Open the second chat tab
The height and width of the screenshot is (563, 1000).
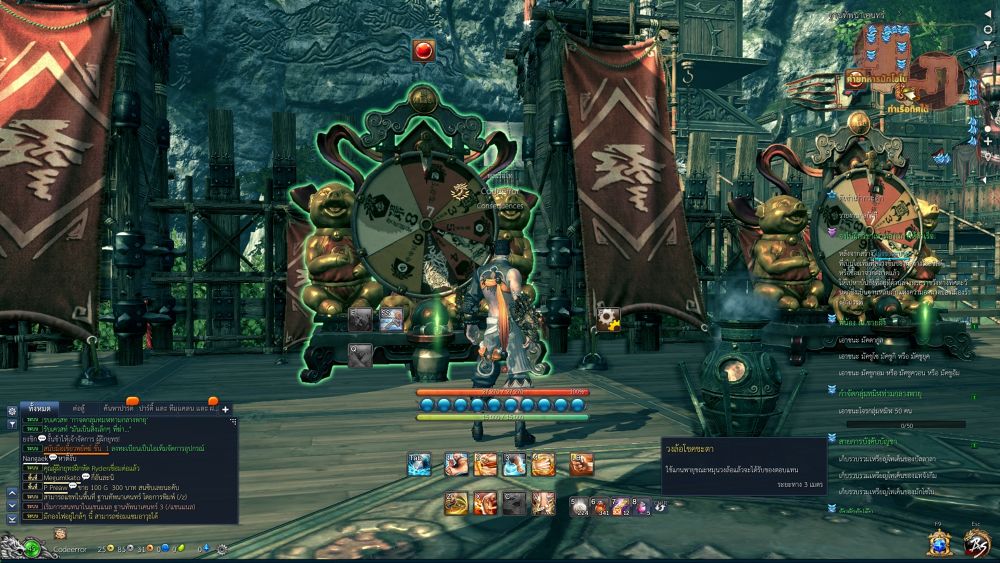tap(79, 408)
